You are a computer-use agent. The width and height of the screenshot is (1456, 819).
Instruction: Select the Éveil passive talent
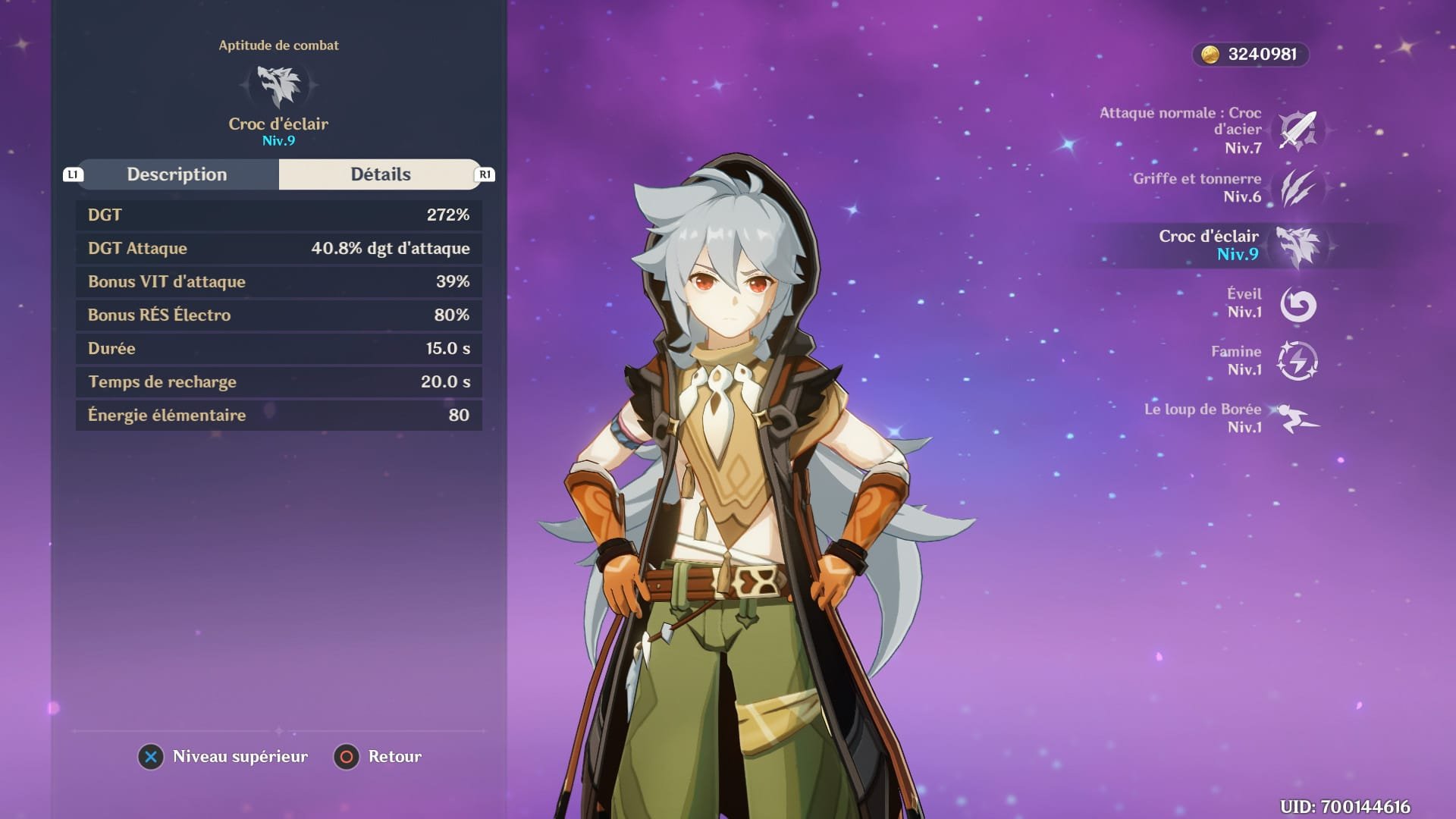point(1298,303)
